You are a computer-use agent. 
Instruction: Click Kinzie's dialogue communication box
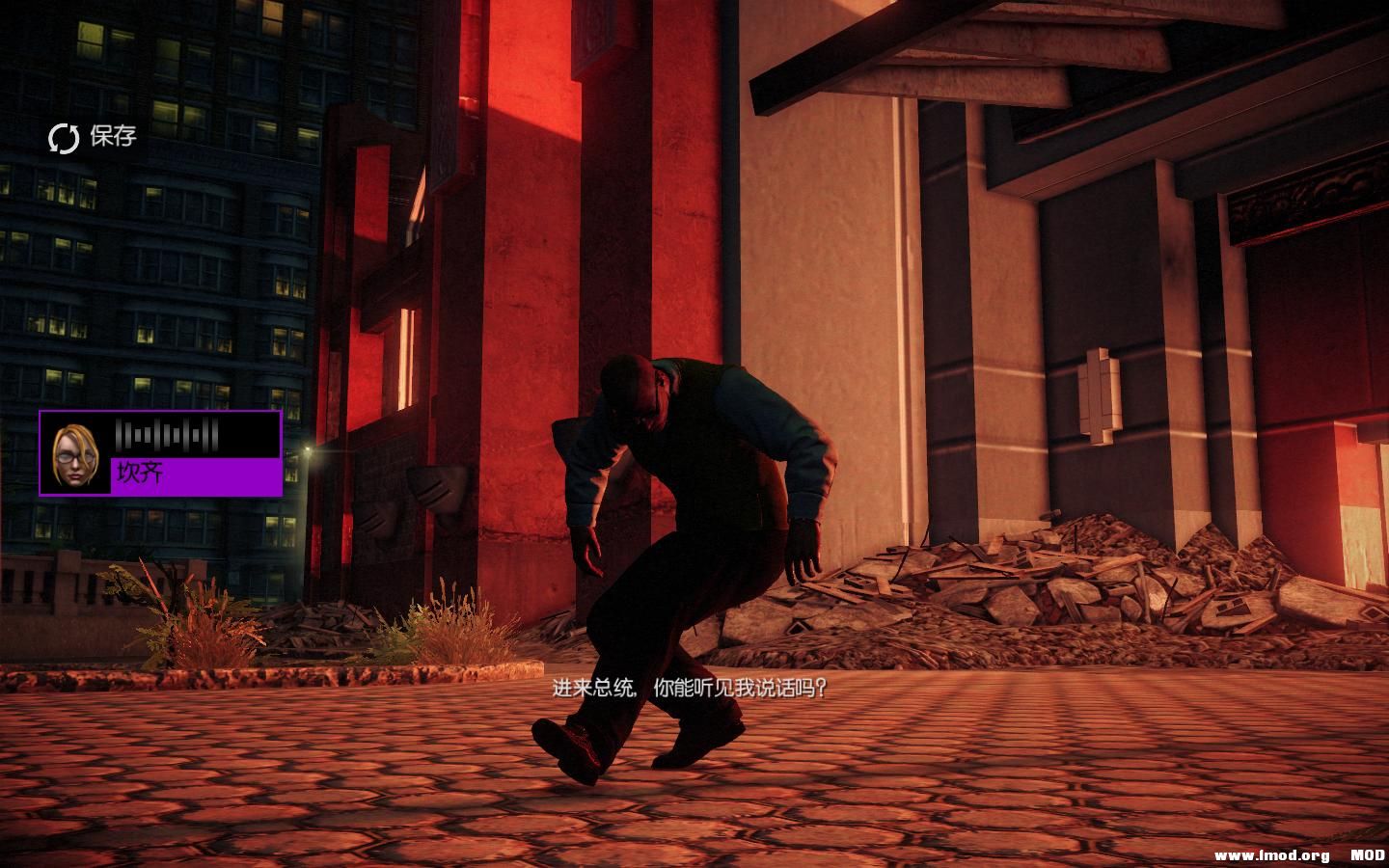[159, 453]
